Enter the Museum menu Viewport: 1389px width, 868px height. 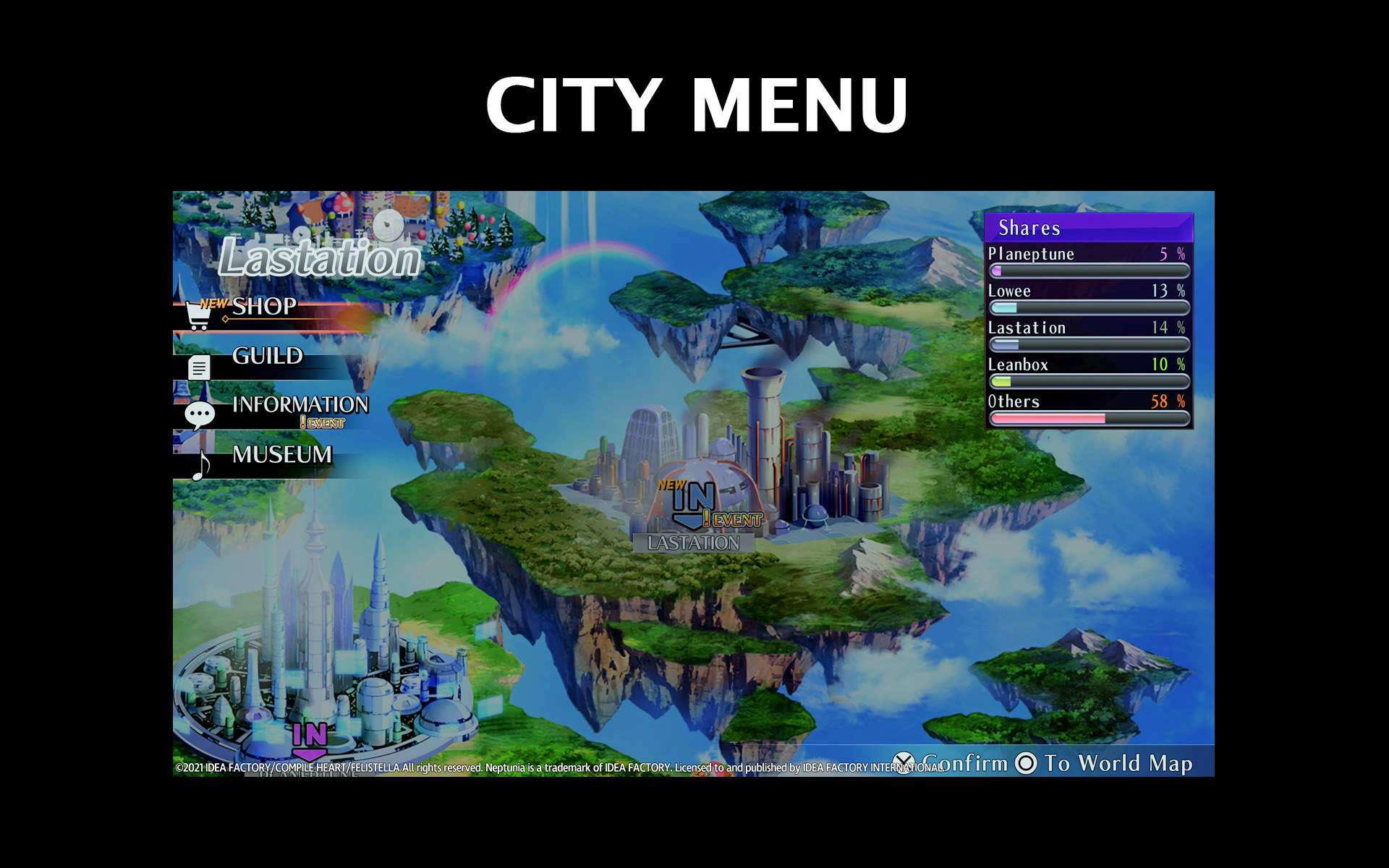(x=281, y=455)
